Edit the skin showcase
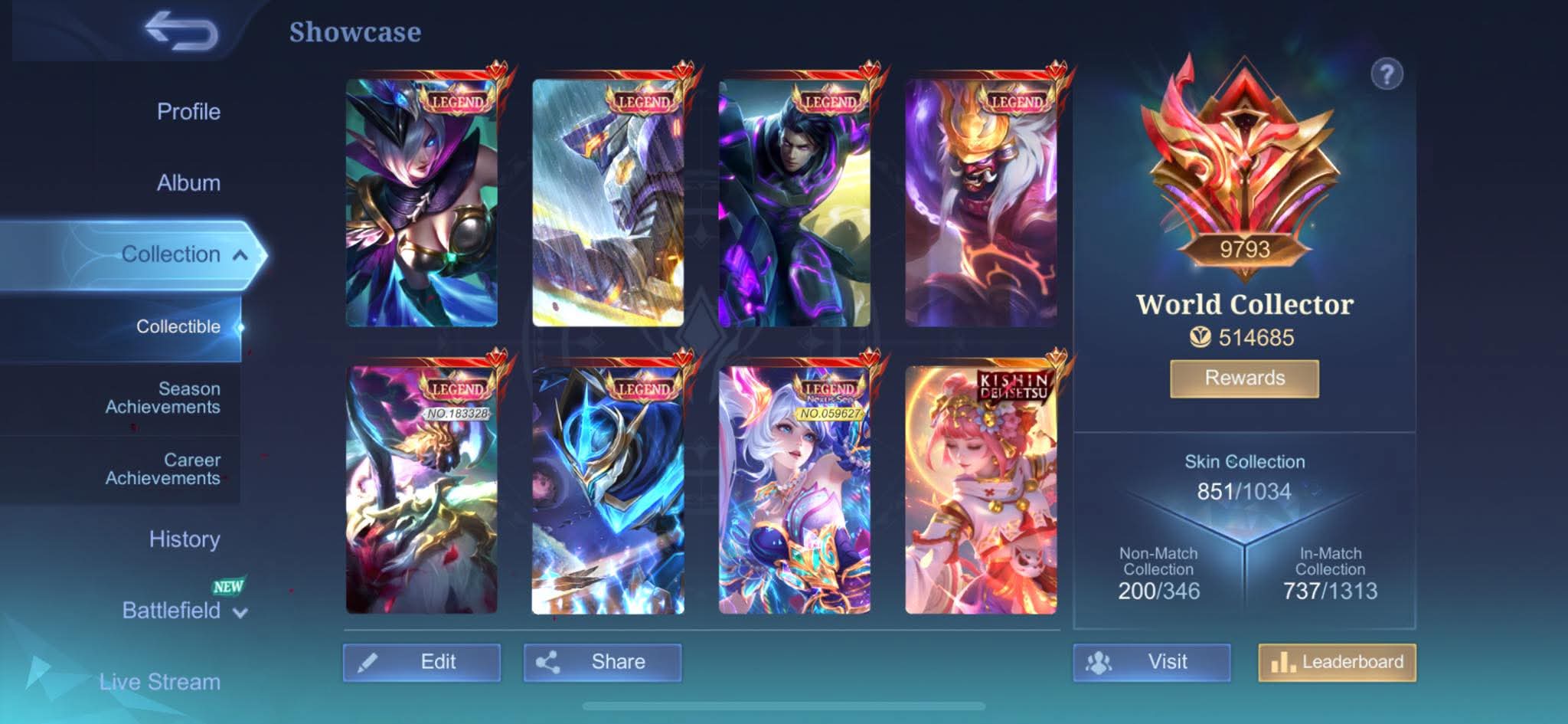Screen dimensions: 1568x724 click(422, 662)
